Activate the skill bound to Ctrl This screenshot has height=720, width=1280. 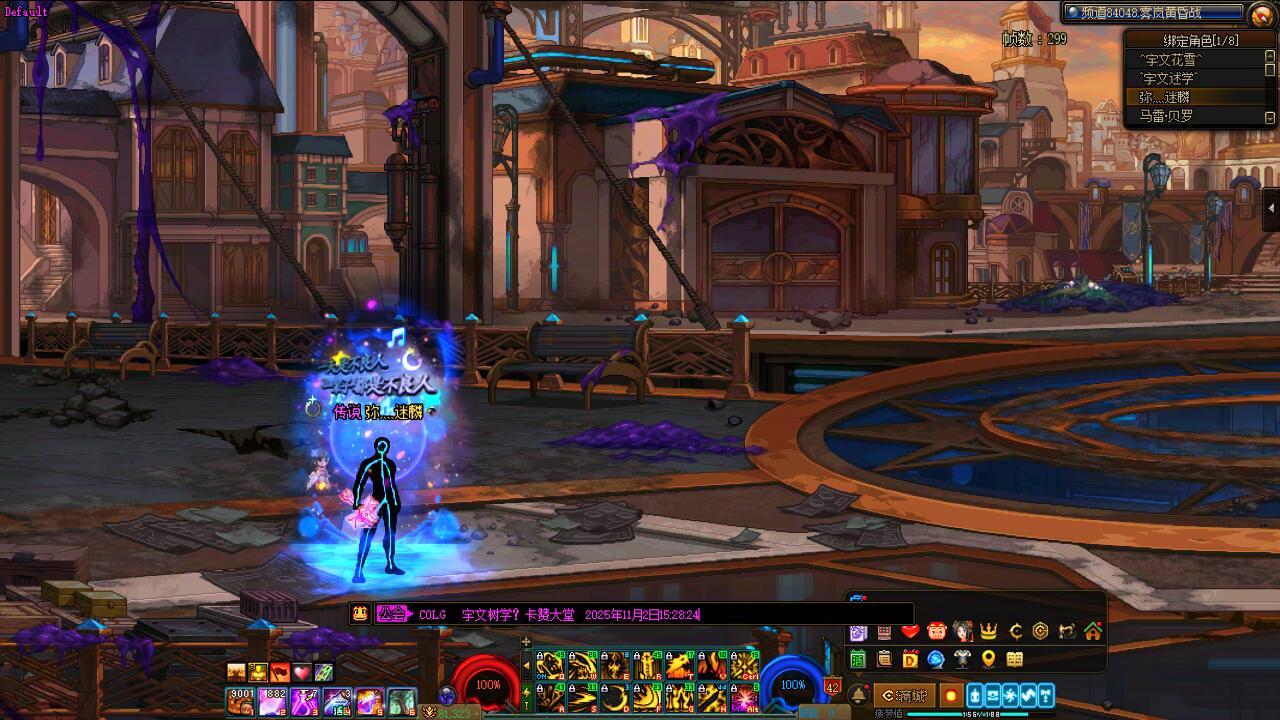[x=744, y=665]
